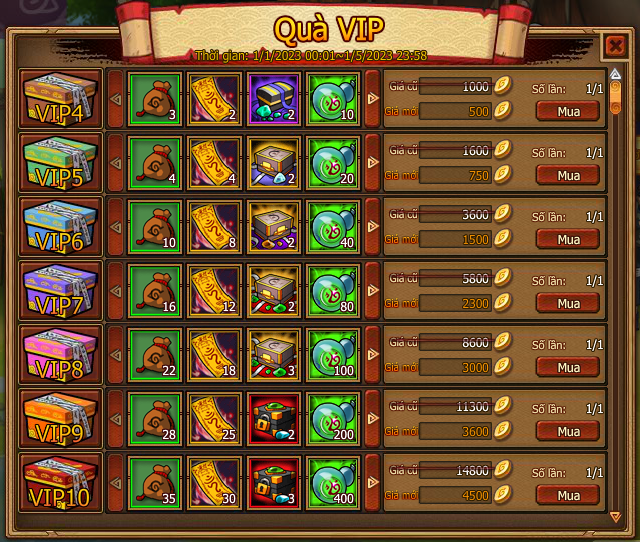Buy the VIP5 gift pack
The height and width of the screenshot is (542, 640).
click(x=568, y=175)
